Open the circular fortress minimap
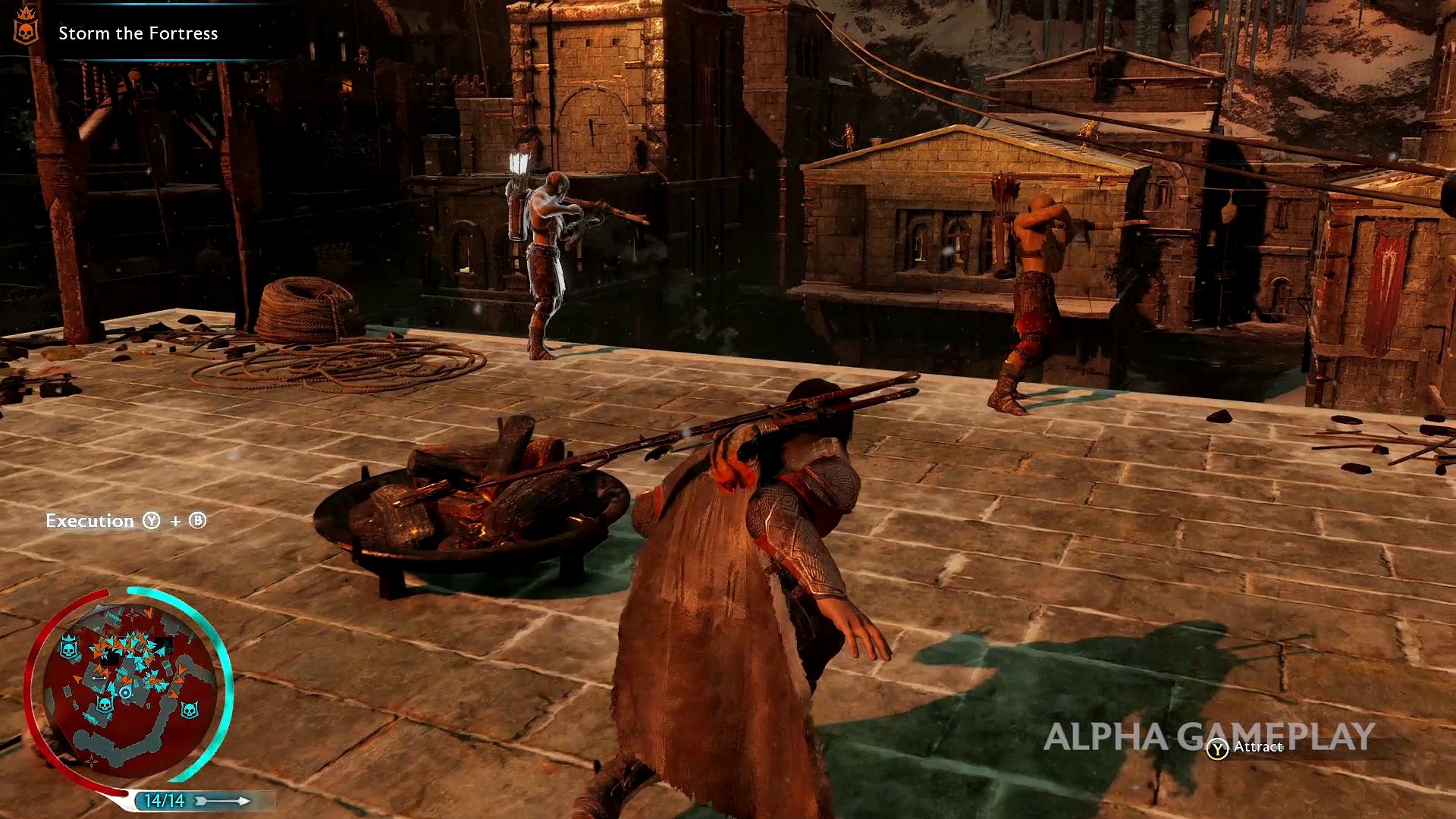The image size is (1456, 819). (x=129, y=685)
